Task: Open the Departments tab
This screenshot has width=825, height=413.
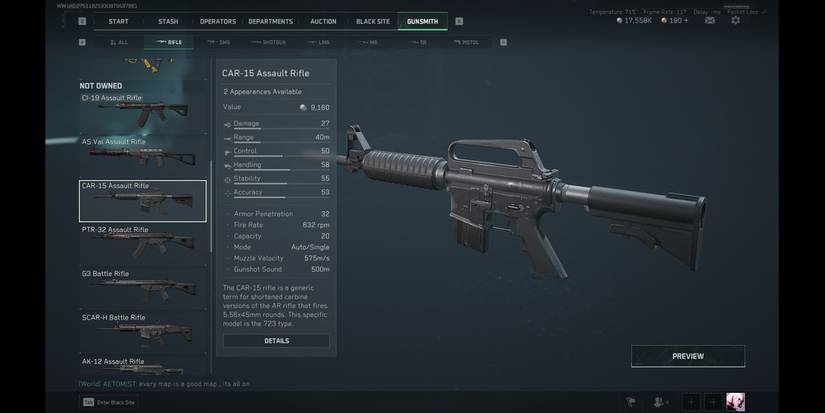Action: [x=270, y=21]
